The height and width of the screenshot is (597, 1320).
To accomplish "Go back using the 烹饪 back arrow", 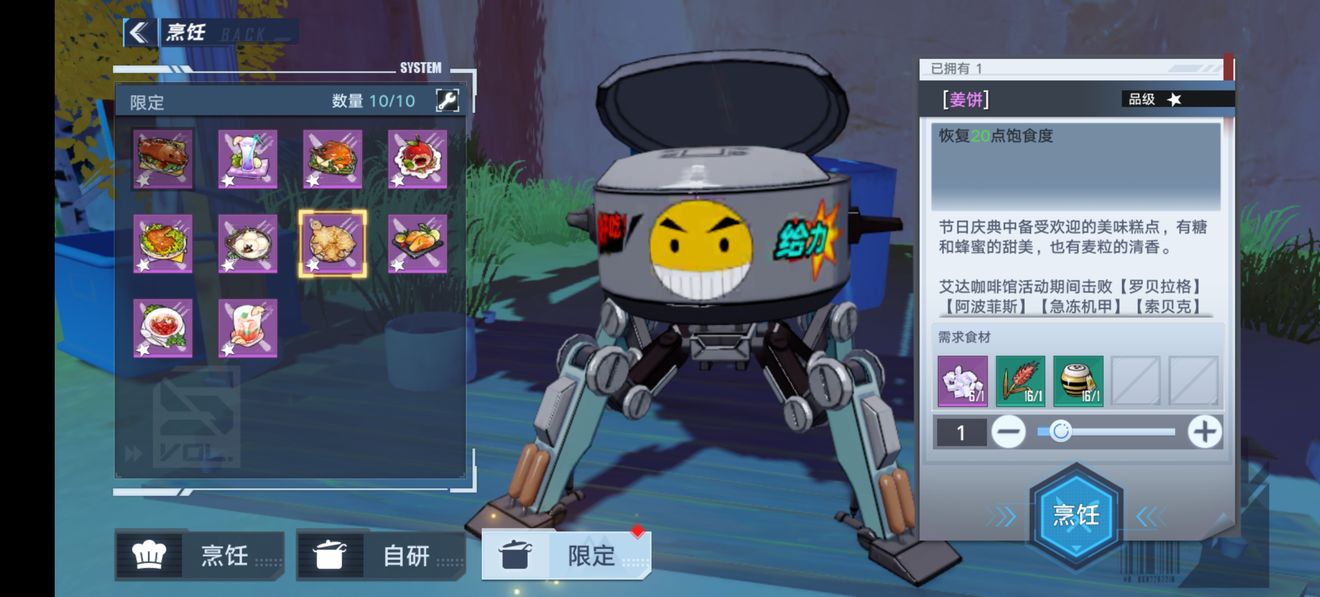I will (x=137, y=33).
